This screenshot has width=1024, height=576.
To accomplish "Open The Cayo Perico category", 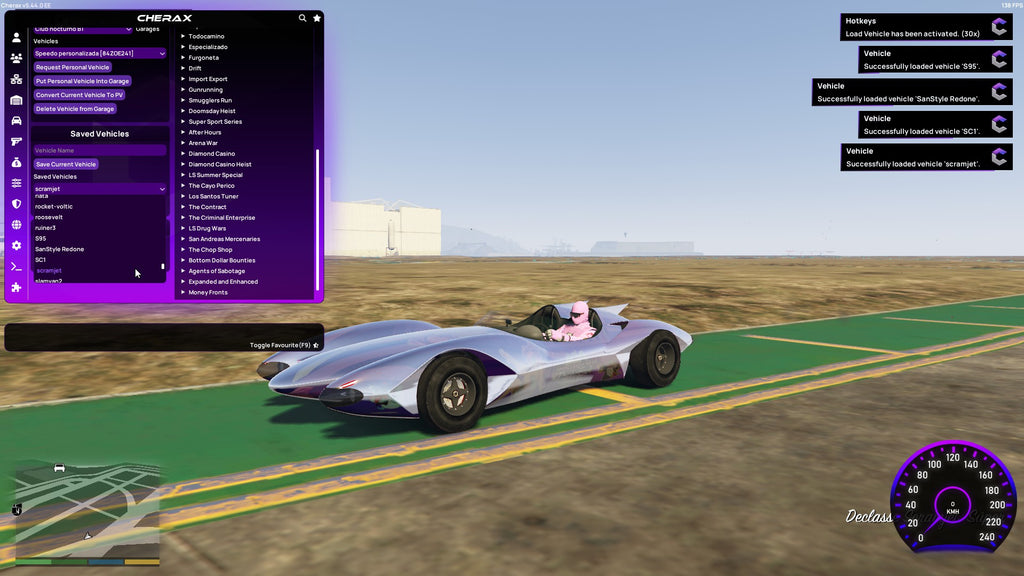I will [x=210, y=186].
